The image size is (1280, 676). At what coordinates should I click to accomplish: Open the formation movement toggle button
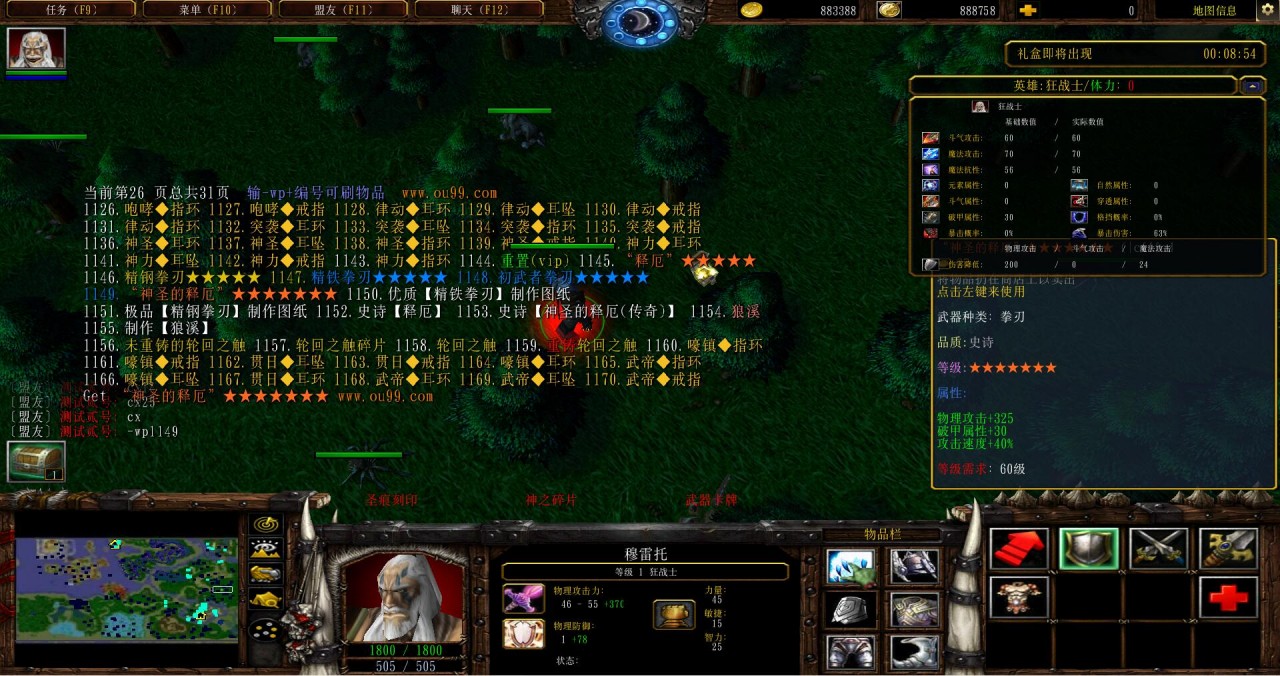click(x=265, y=630)
